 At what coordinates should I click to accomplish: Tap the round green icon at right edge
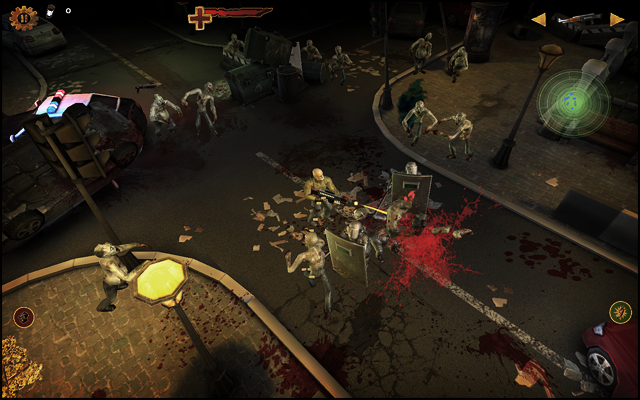click(620, 313)
